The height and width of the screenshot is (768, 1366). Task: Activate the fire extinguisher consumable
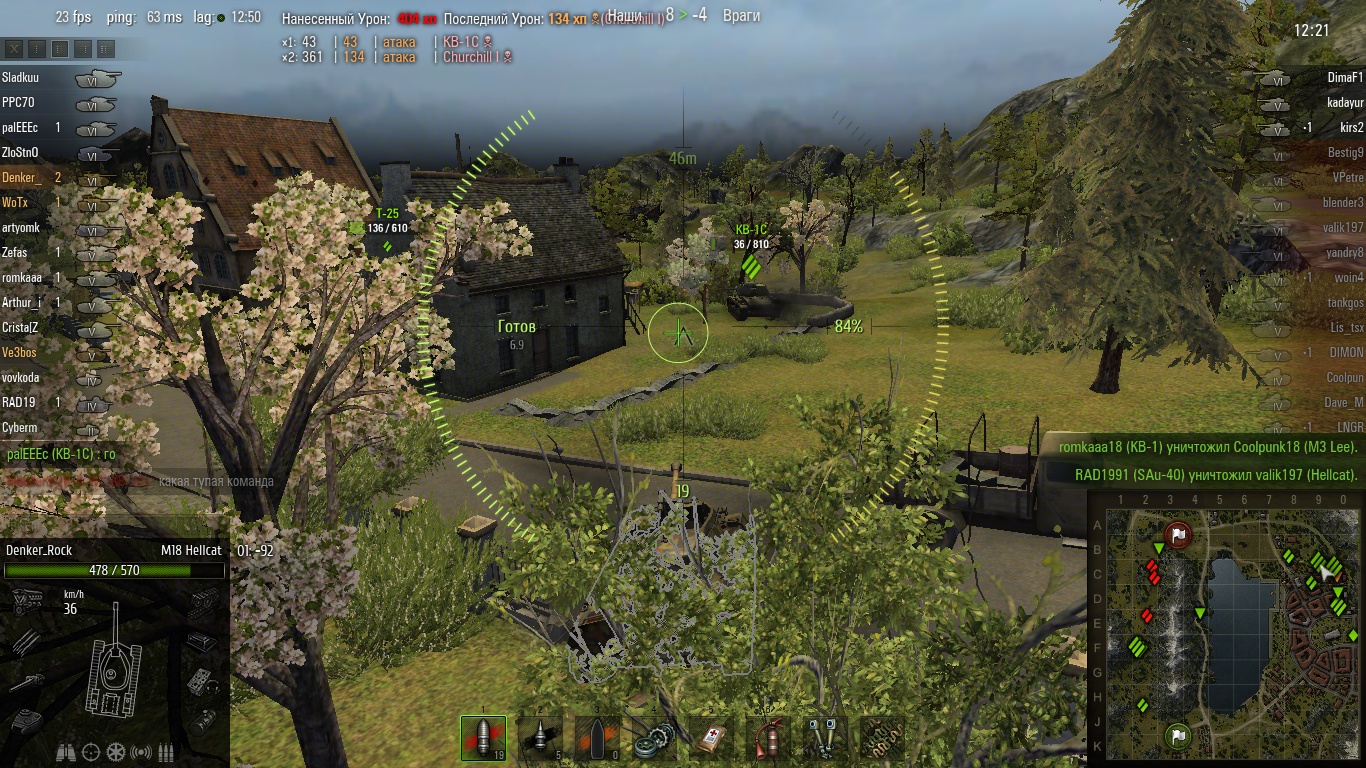tap(768, 738)
